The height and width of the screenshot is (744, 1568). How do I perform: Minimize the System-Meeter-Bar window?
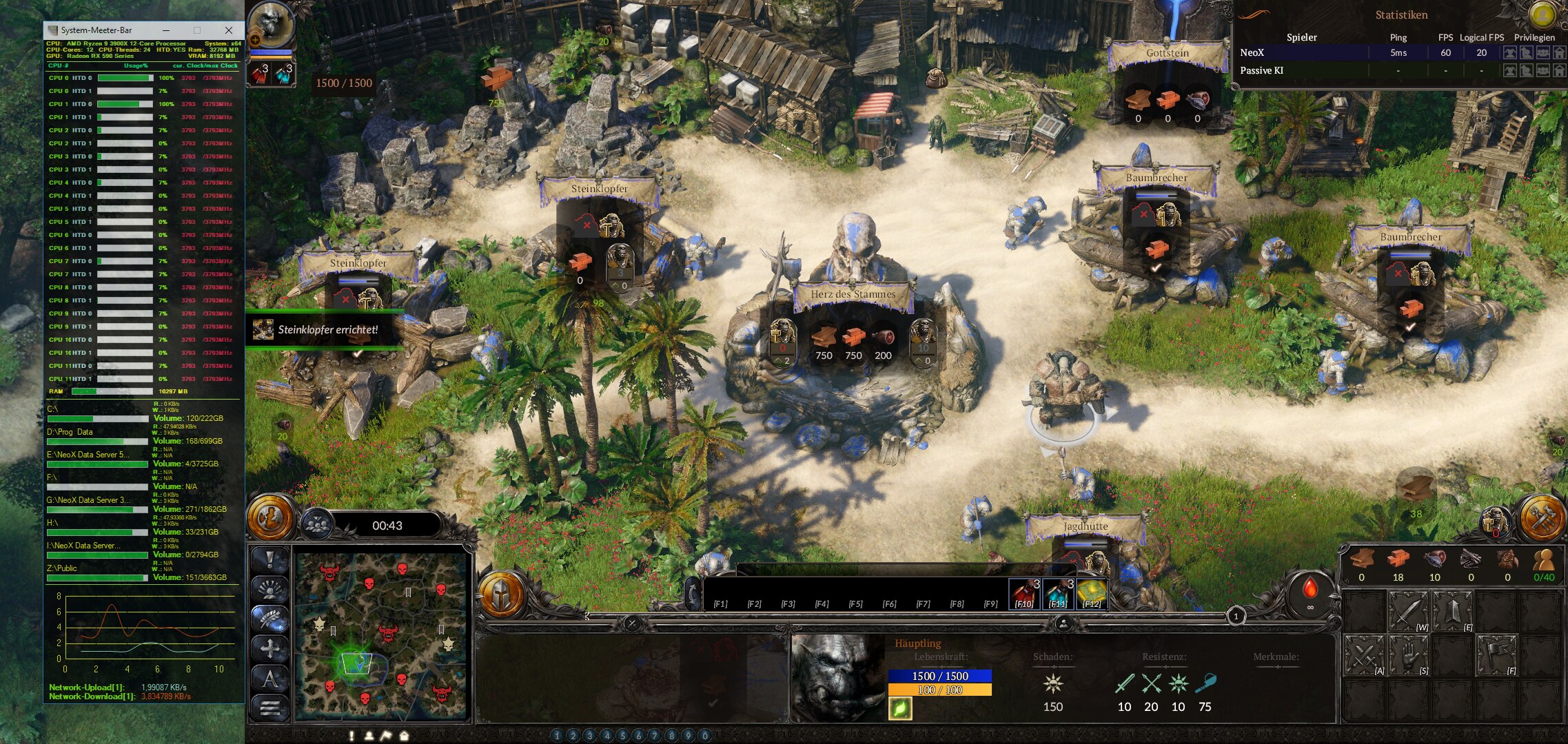click(166, 30)
